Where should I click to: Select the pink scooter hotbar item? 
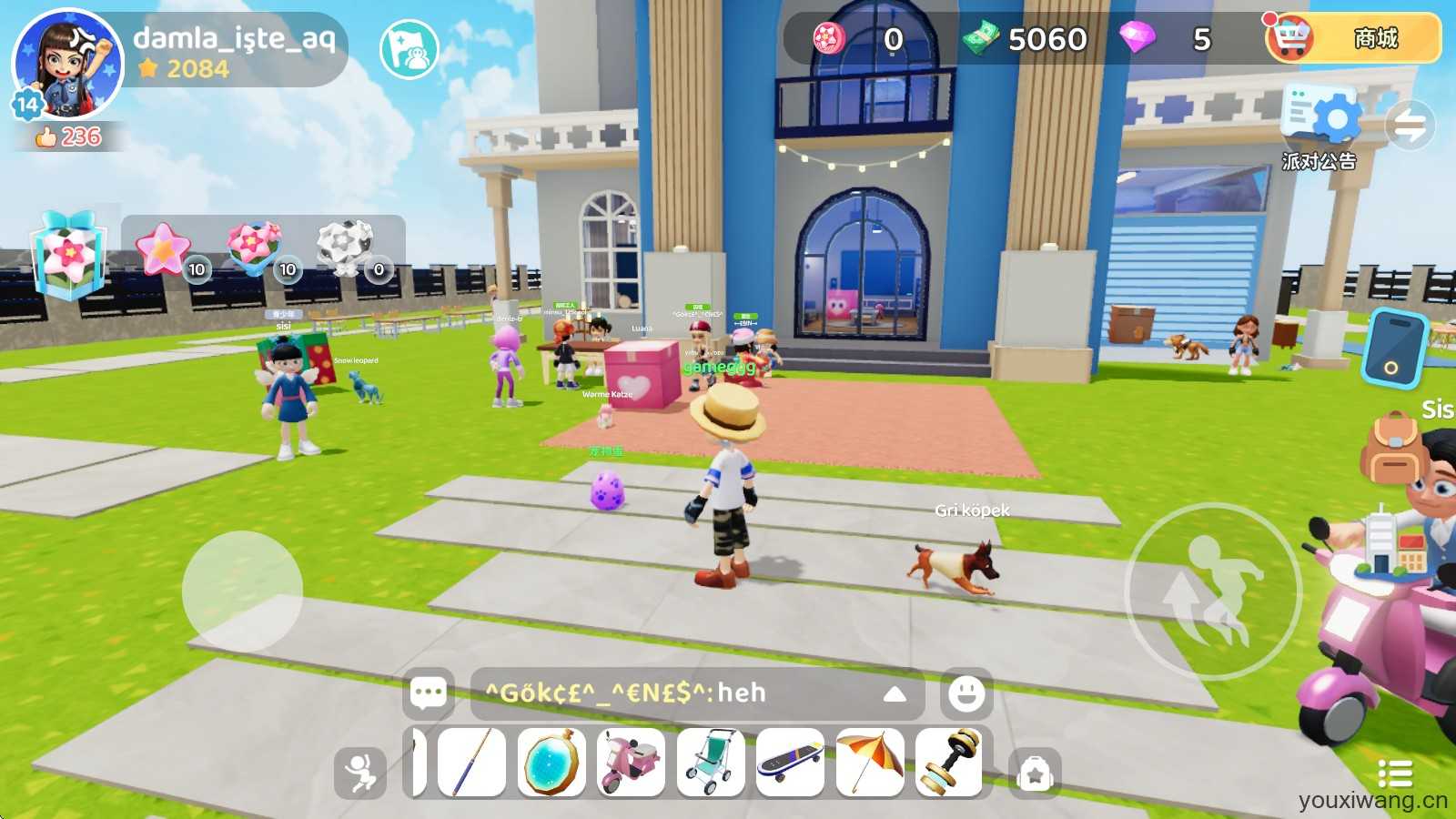click(631, 763)
